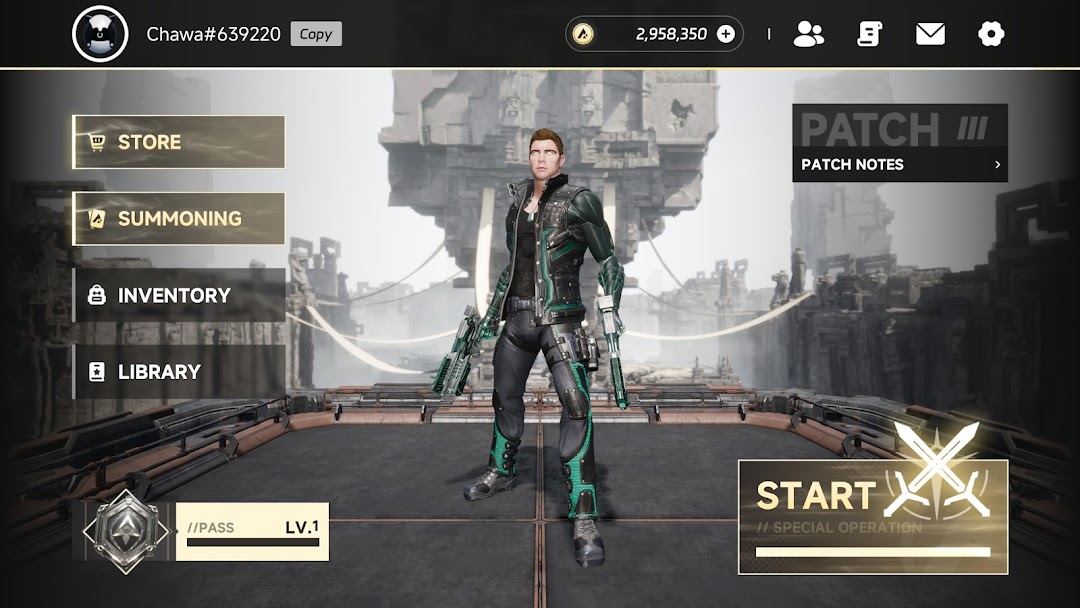Start the Special Operation
1080x608 pixels.
[872, 516]
